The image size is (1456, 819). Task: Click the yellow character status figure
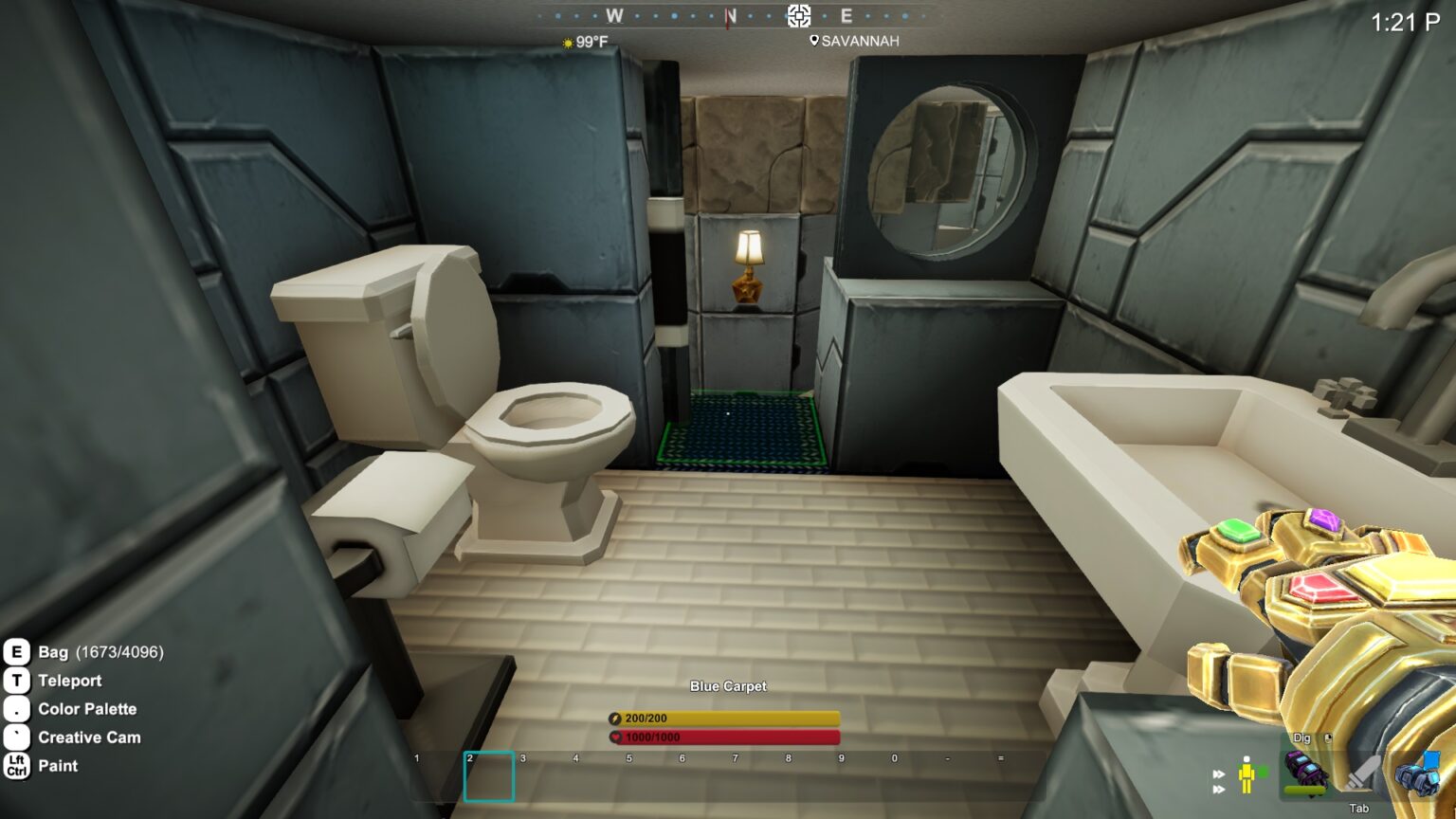click(1247, 774)
